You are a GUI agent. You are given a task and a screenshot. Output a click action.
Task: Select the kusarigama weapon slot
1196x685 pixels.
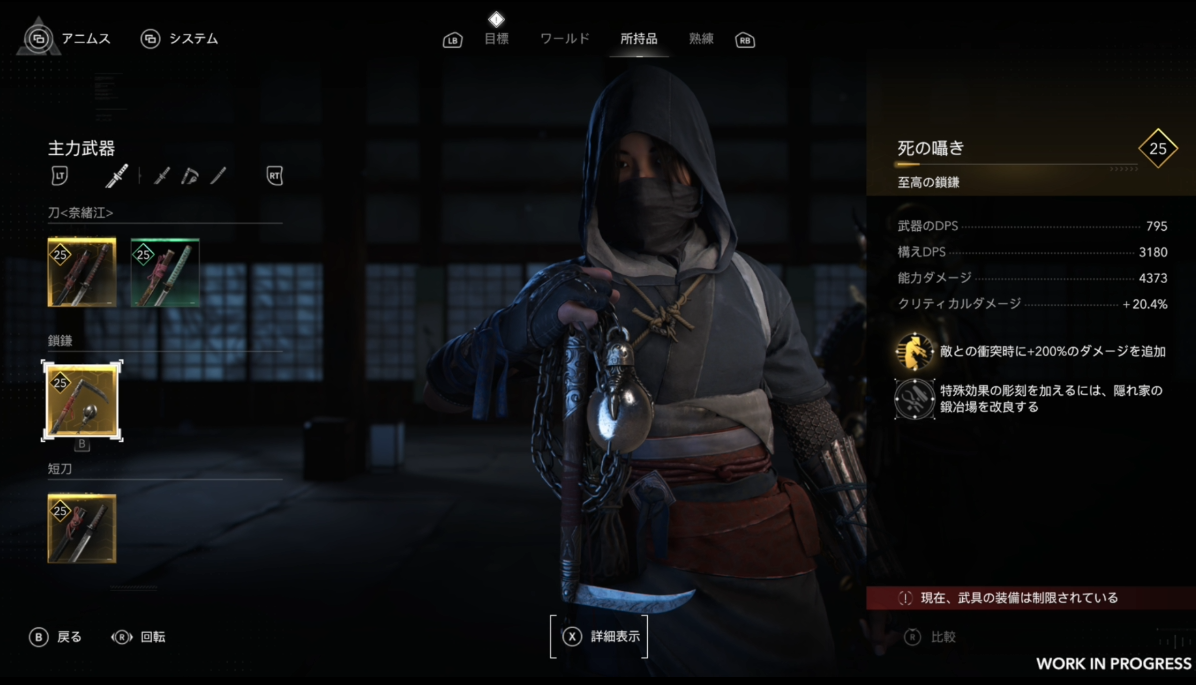click(82, 400)
